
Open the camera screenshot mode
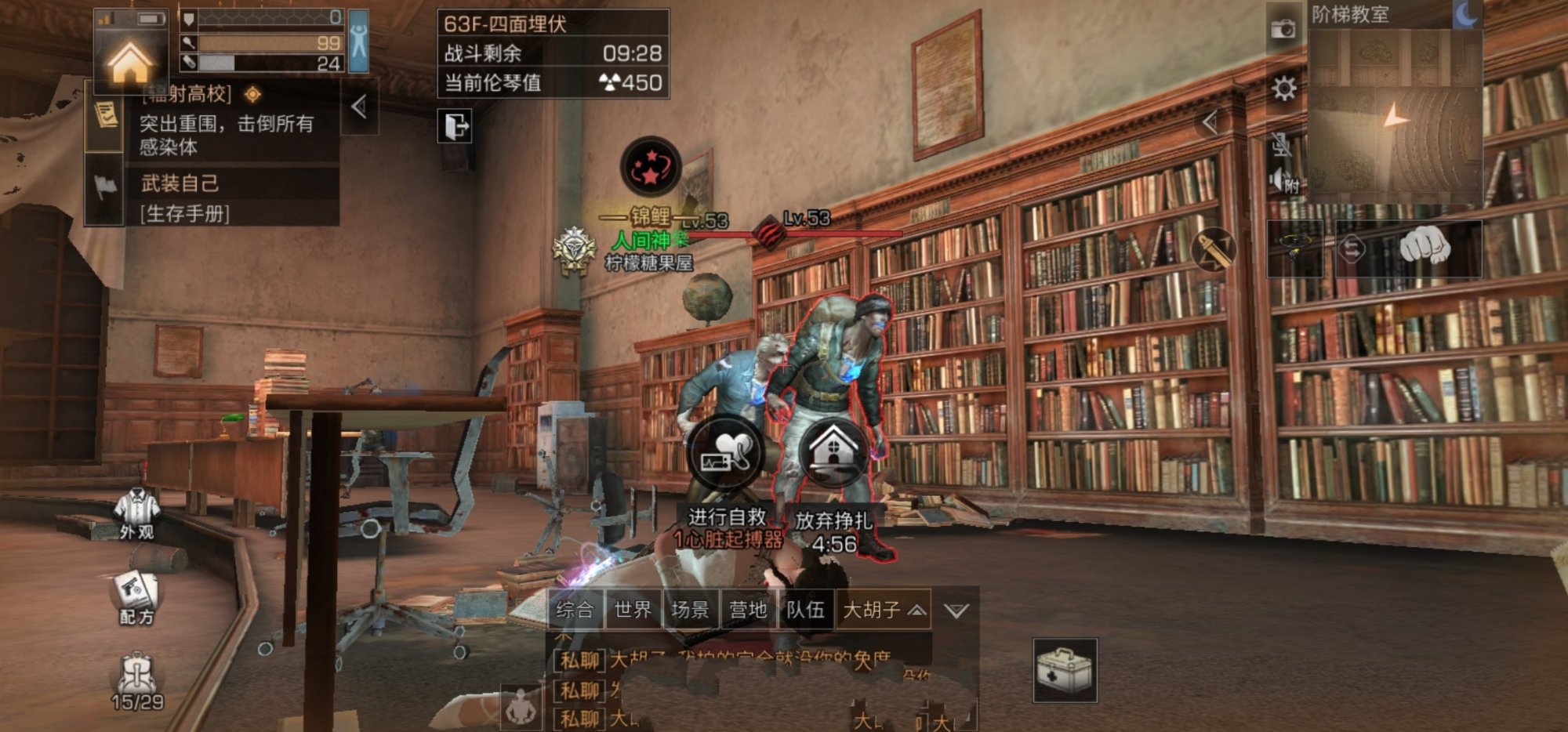pyautogui.click(x=1283, y=30)
